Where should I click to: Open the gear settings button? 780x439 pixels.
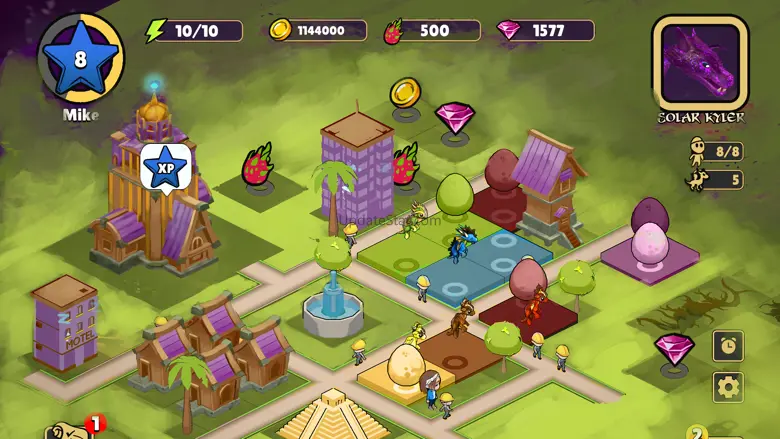click(x=728, y=387)
